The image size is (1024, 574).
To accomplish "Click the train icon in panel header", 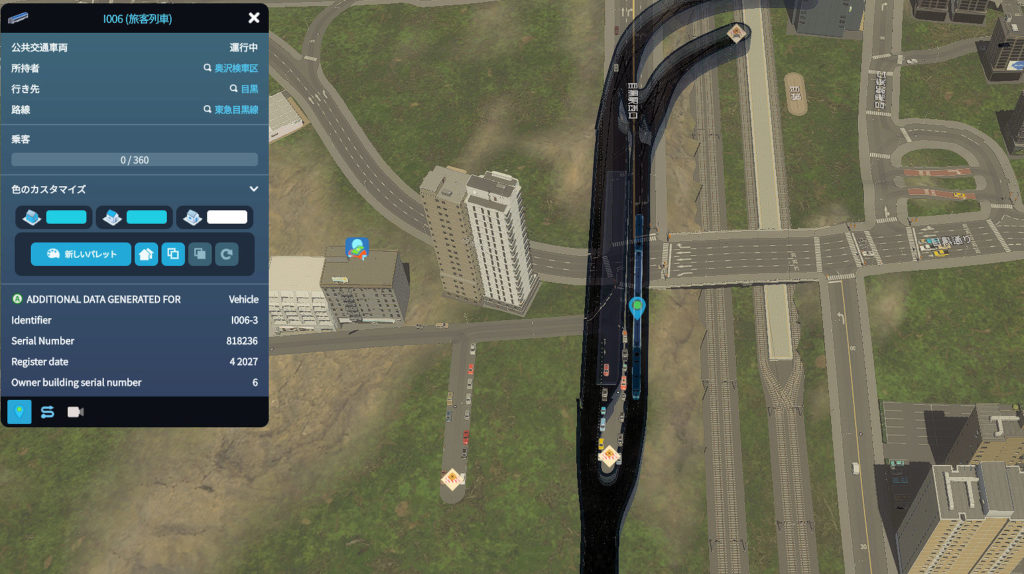I will pyautogui.click(x=19, y=18).
